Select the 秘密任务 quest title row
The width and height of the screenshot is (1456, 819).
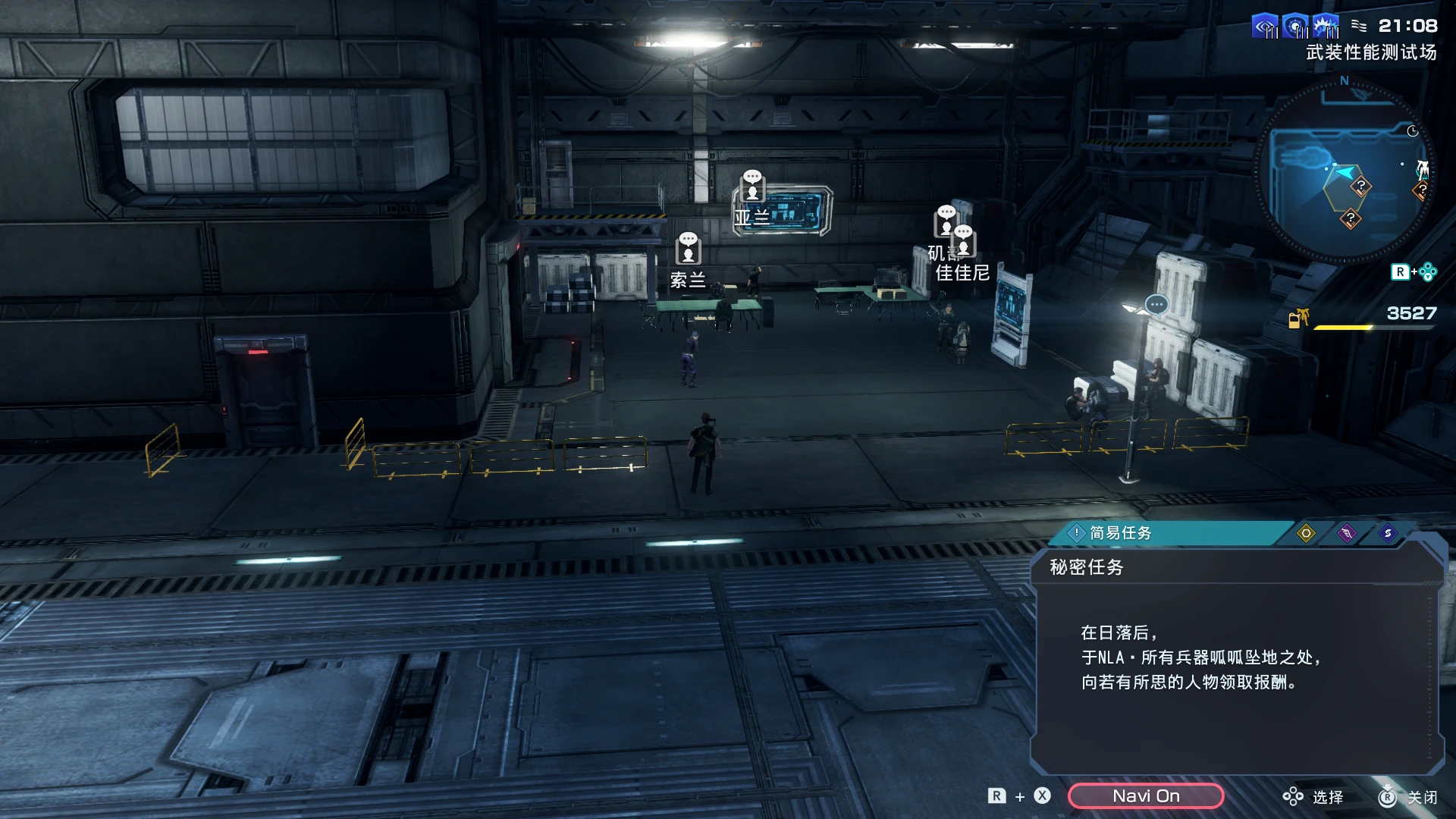tap(1086, 567)
